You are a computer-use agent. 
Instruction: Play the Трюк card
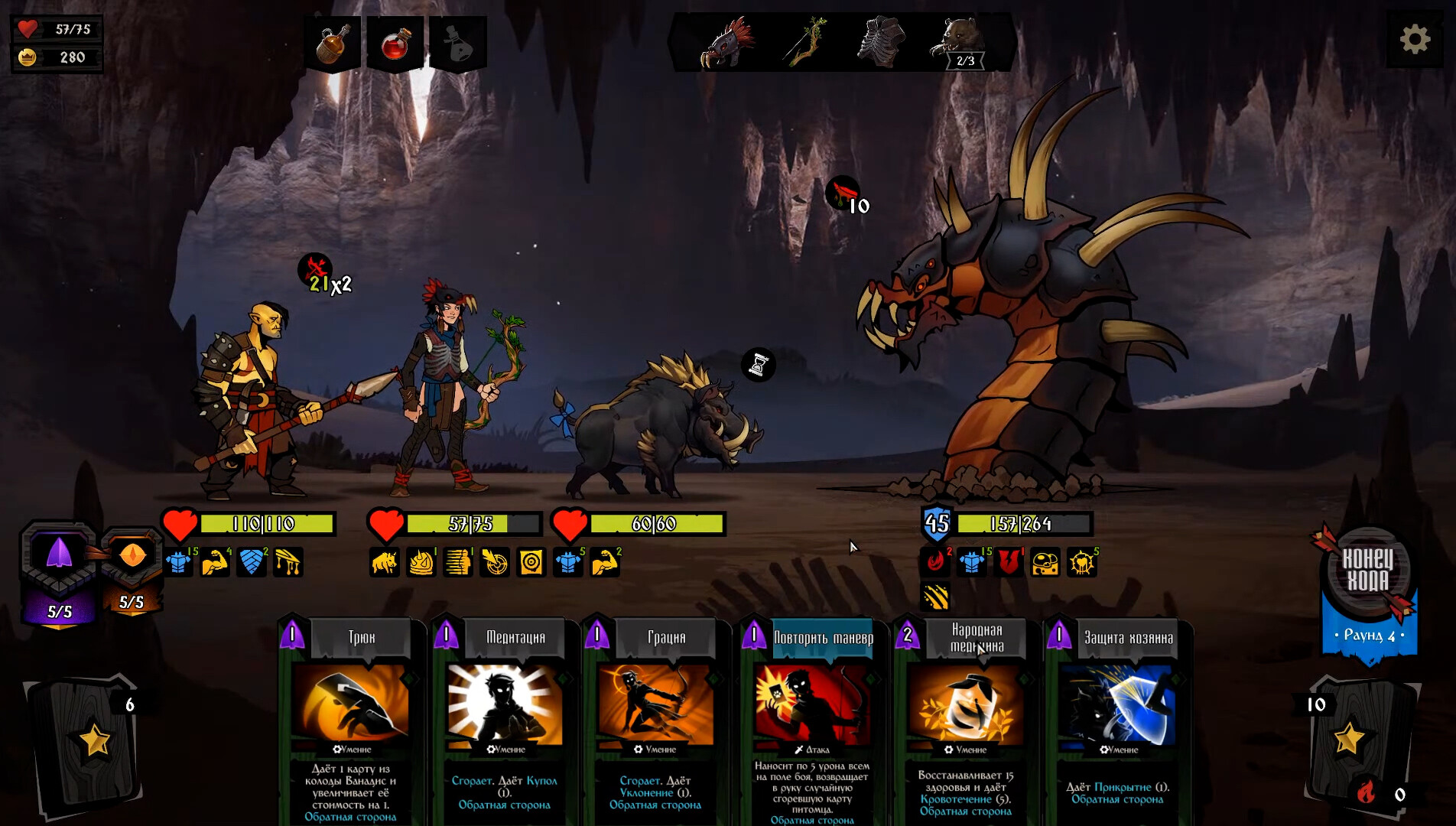351,719
